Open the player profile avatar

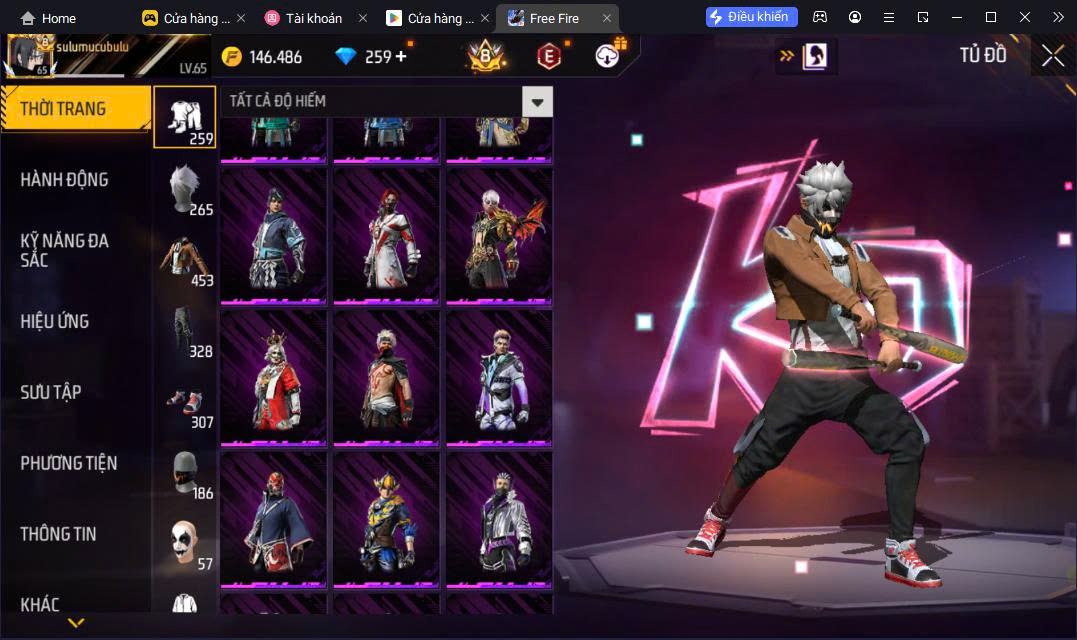coord(30,57)
